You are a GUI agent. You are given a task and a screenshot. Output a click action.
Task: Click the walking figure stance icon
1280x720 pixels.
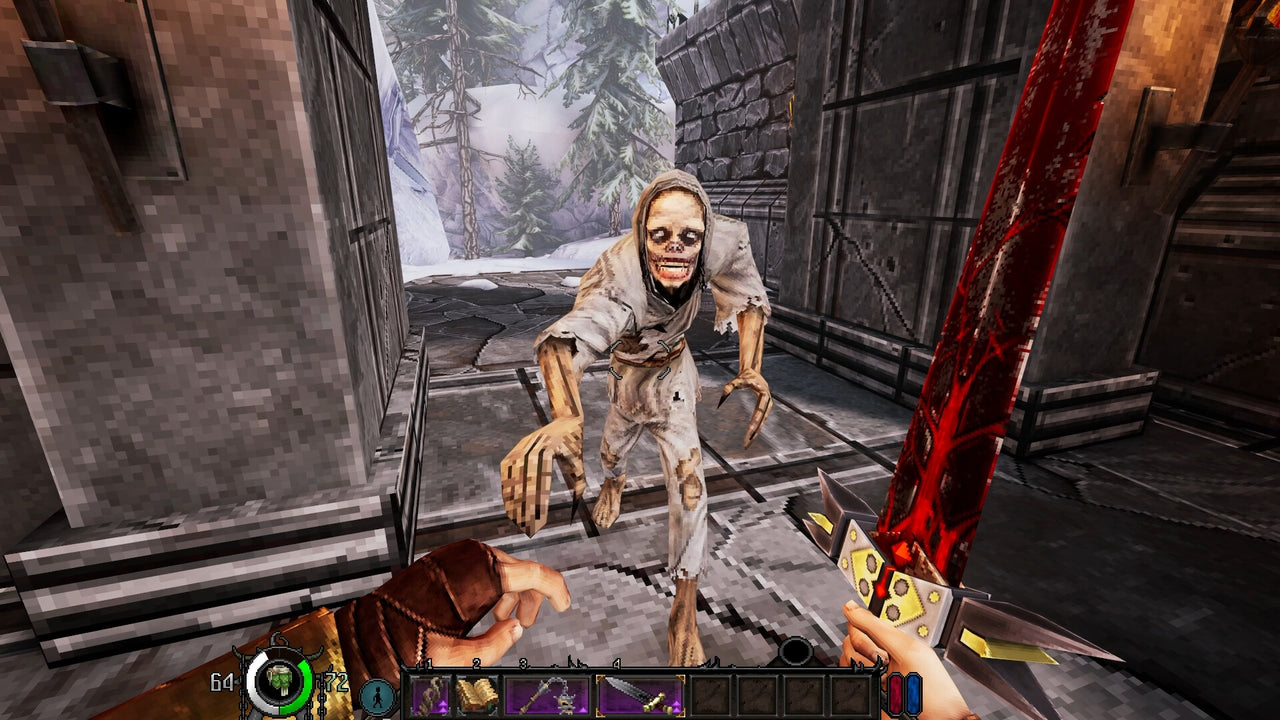(x=378, y=694)
